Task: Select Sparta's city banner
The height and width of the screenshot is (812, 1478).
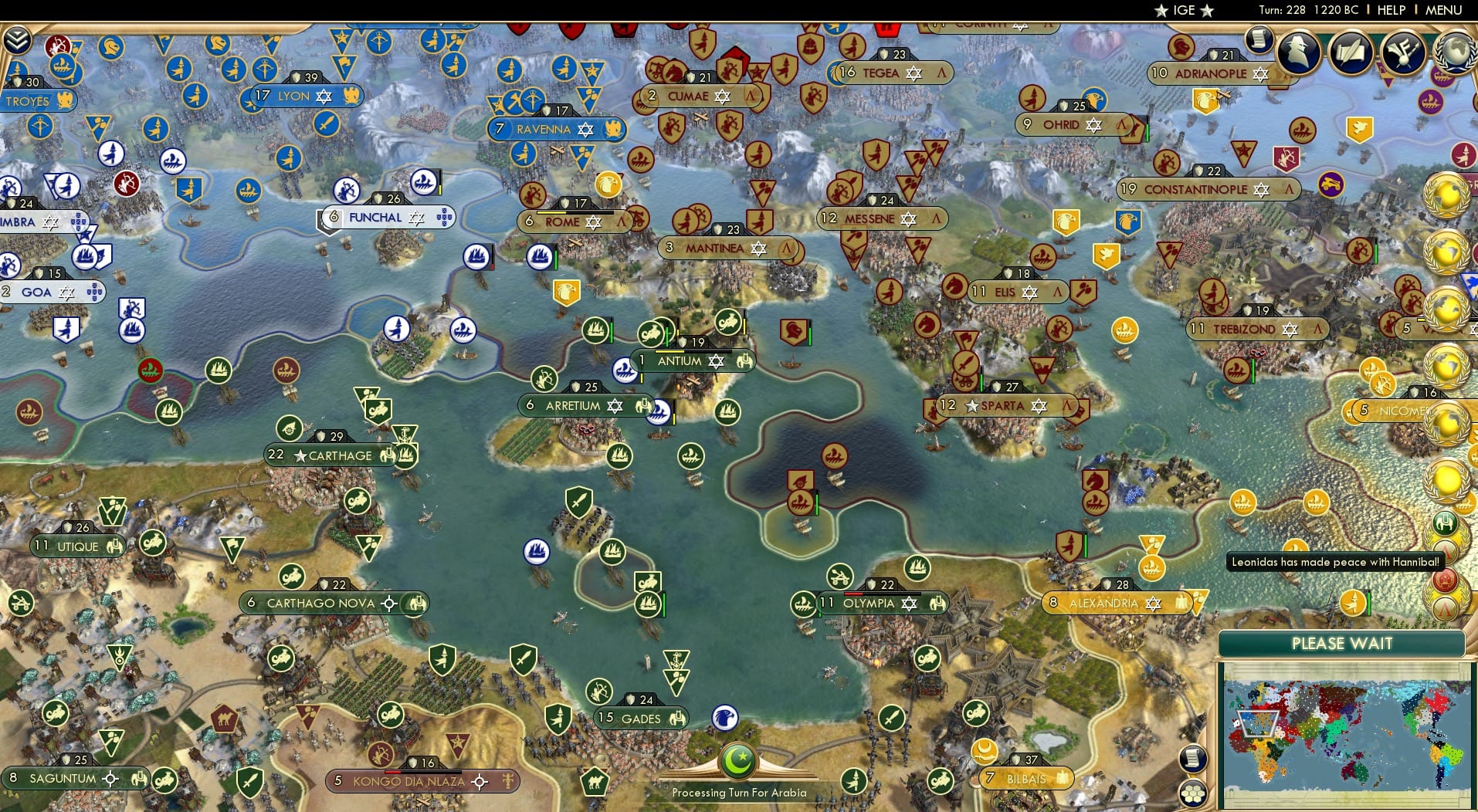Action: [1004, 404]
